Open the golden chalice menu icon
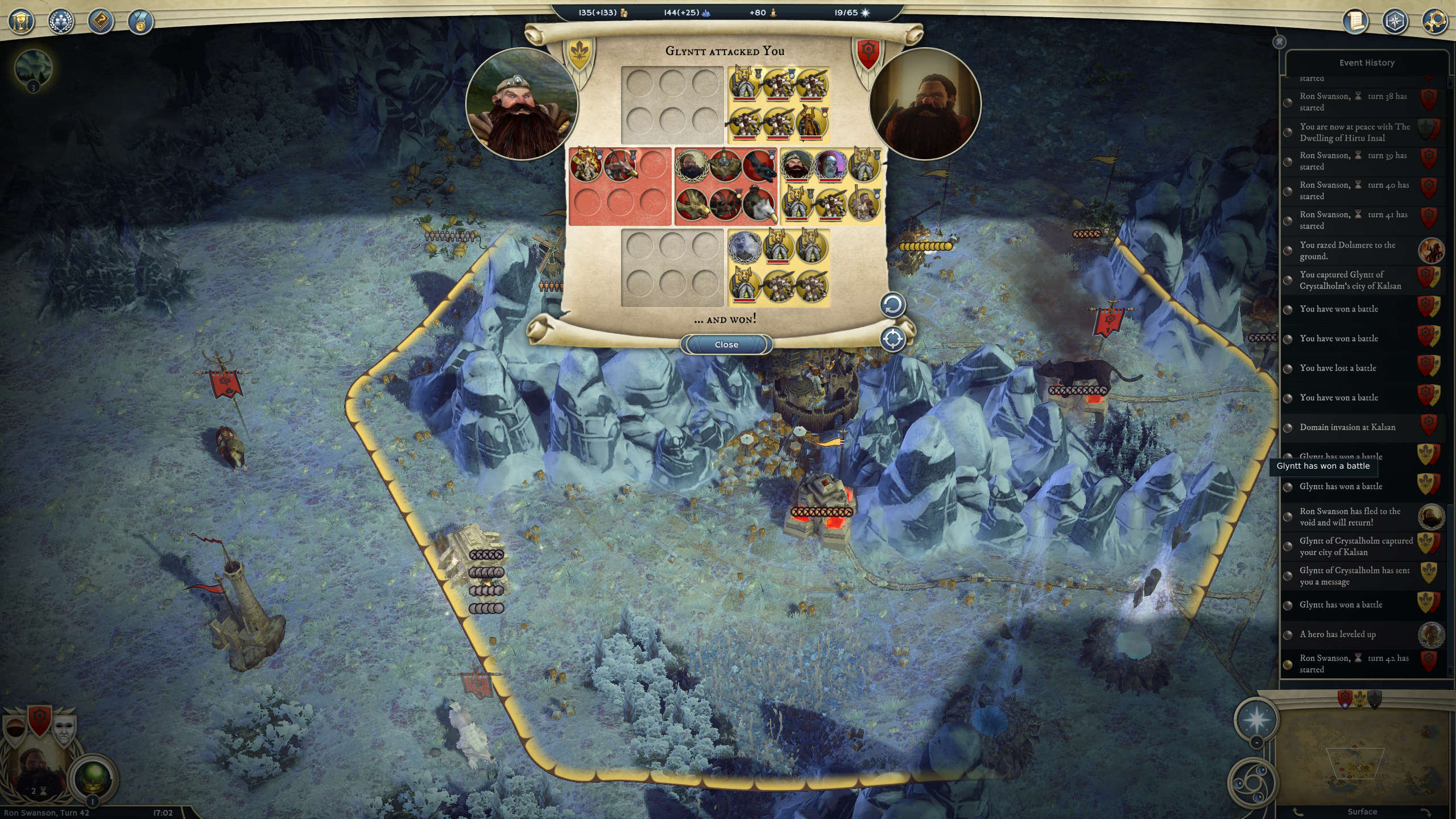This screenshot has width=1456, height=819. [x=22, y=22]
